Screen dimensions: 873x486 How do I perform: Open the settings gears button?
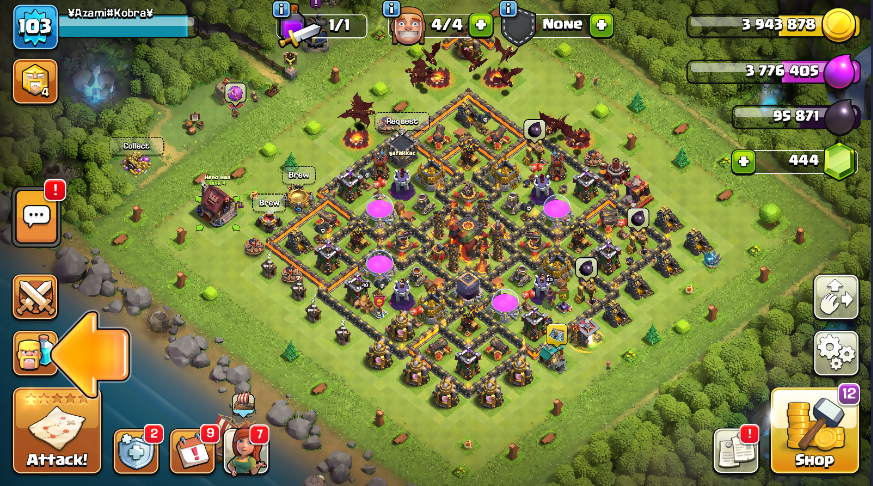835,352
